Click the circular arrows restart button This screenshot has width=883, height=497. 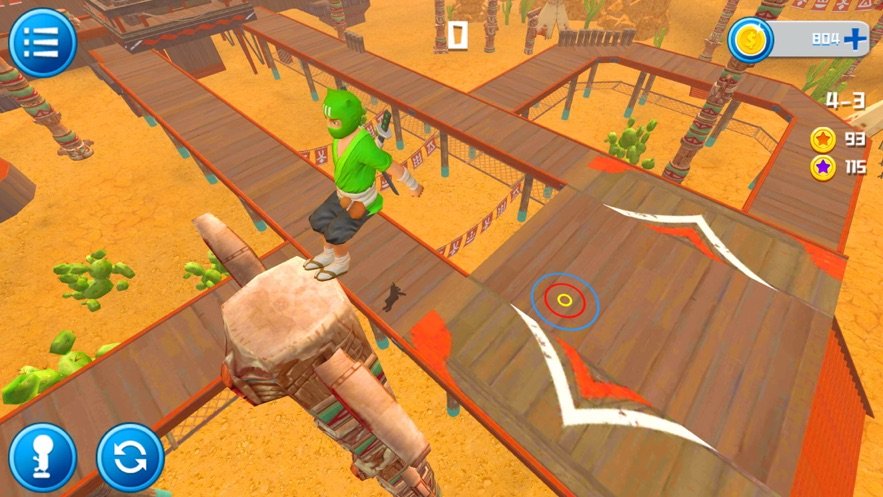(130, 457)
